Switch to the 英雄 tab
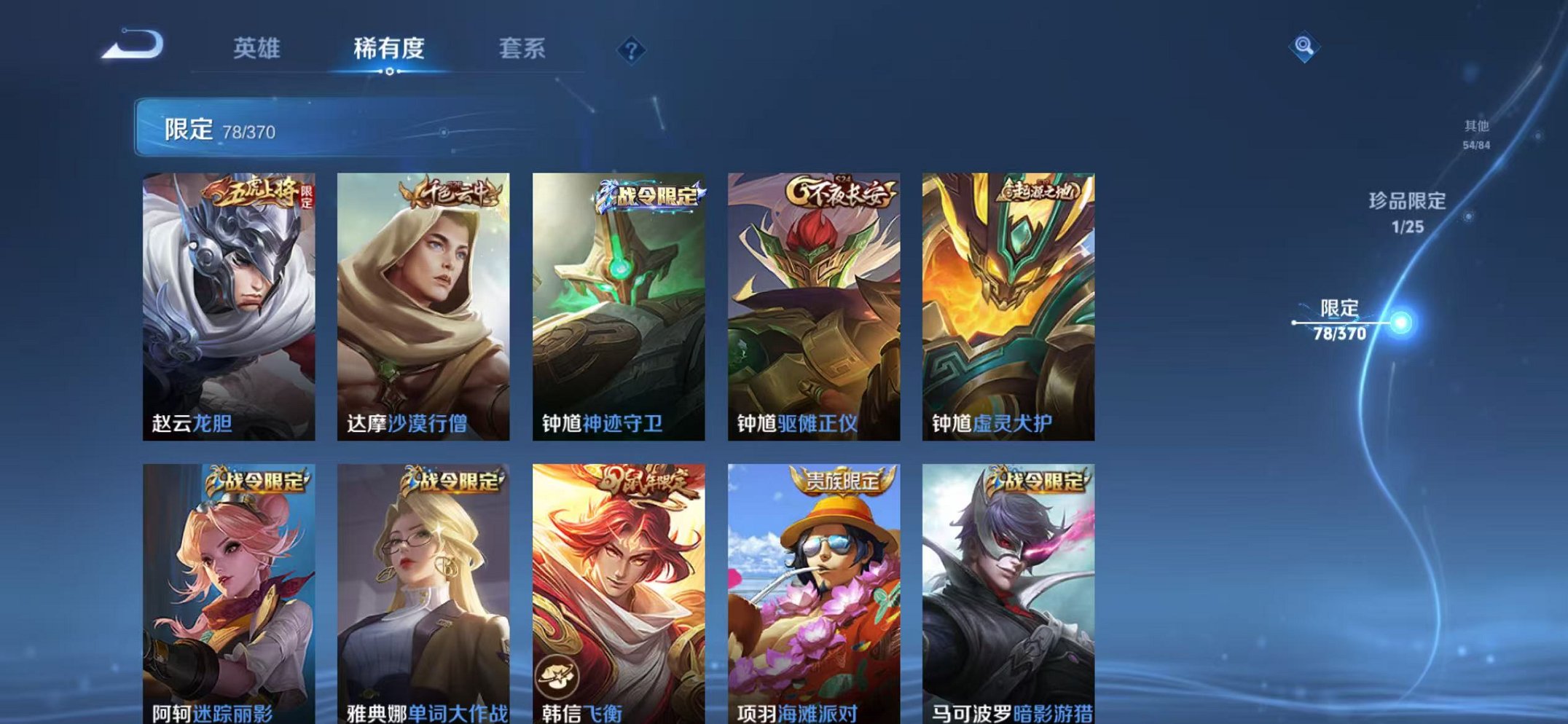 click(259, 47)
